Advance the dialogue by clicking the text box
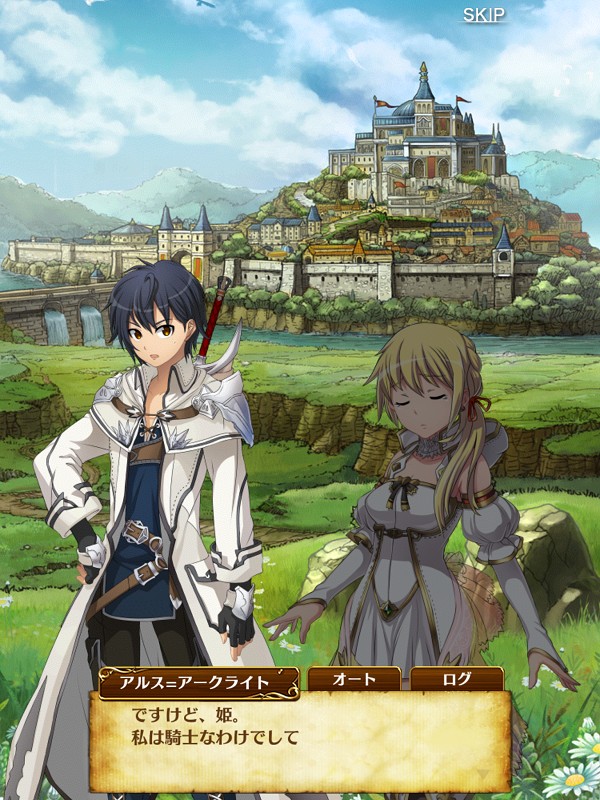The height and width of the screenshot is (800, 600). tap(300, 738)
